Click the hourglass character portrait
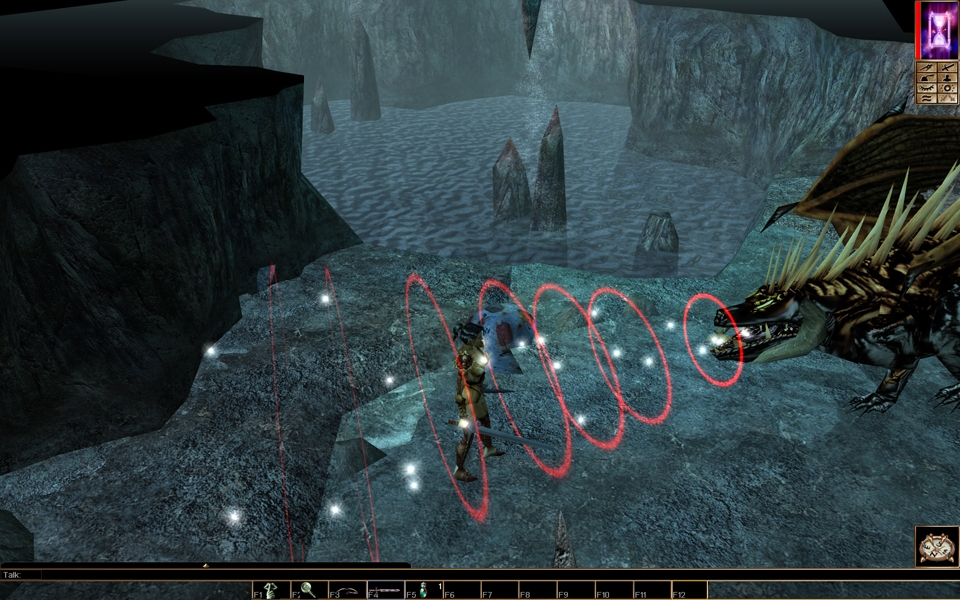The width and height of the screenshot is (960, 600). (x=936, y=30)
